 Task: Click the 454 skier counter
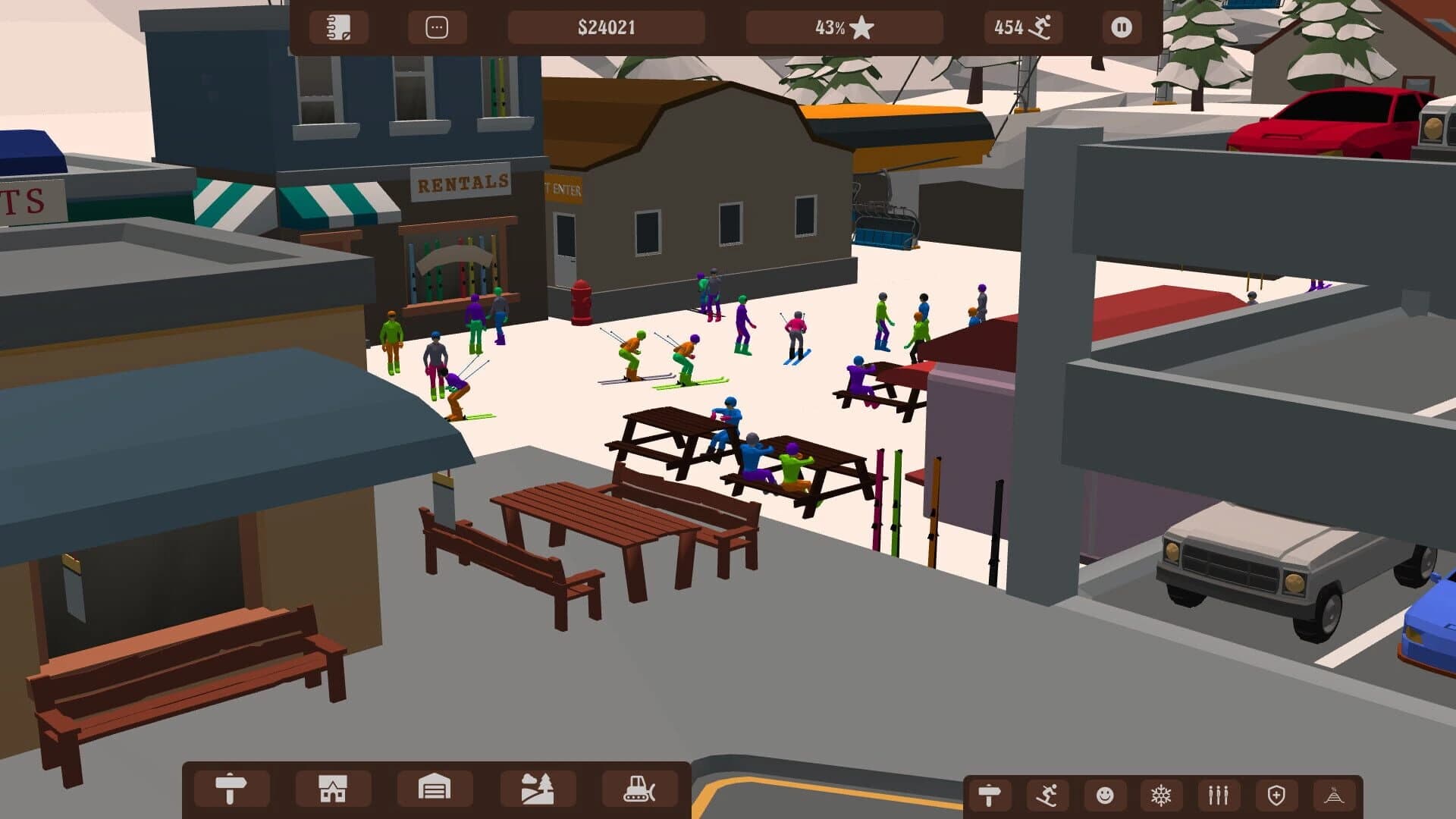click(x=1023, y=27)
